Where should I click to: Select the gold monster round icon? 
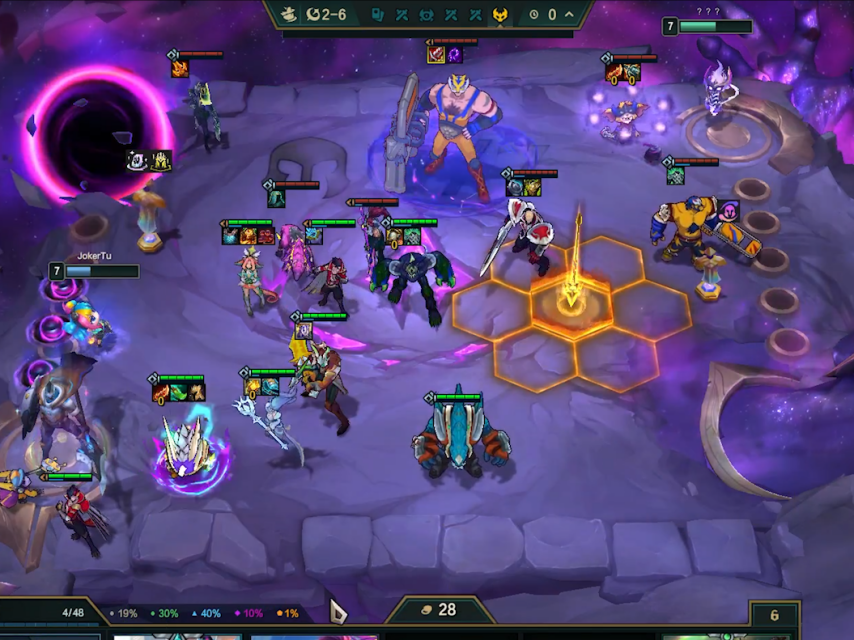[500, 15]
